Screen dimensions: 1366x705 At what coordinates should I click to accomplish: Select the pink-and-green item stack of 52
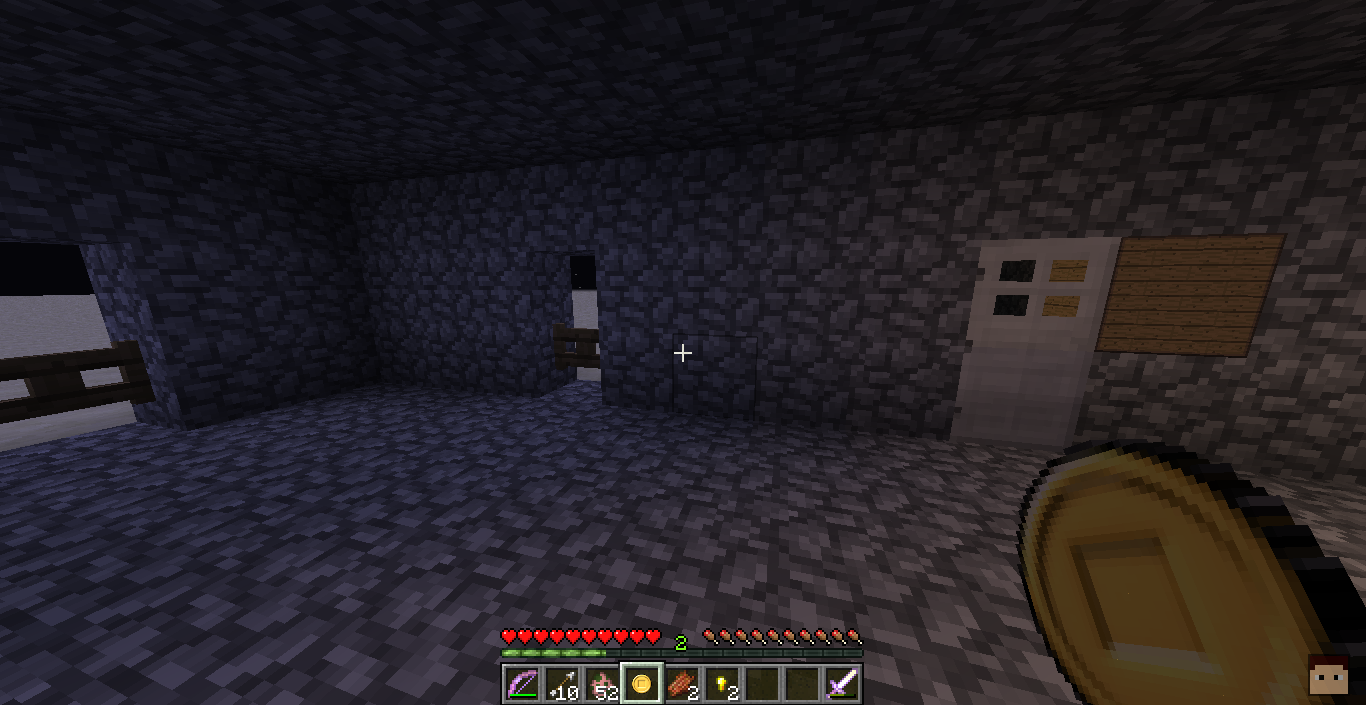(x=601, y=684)
